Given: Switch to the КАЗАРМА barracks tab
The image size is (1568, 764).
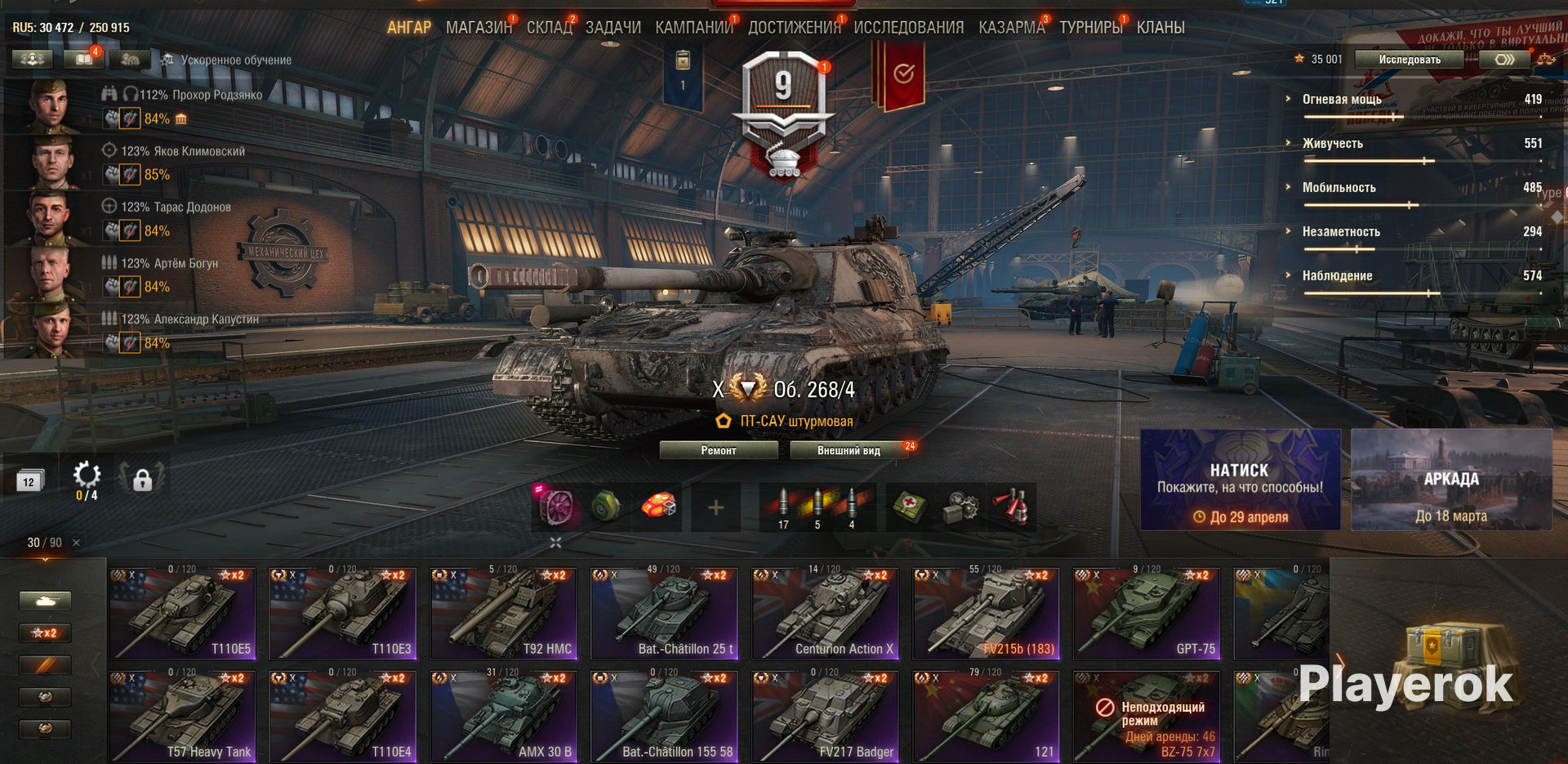Looking at the screenshot, I should coord(1011,28).
